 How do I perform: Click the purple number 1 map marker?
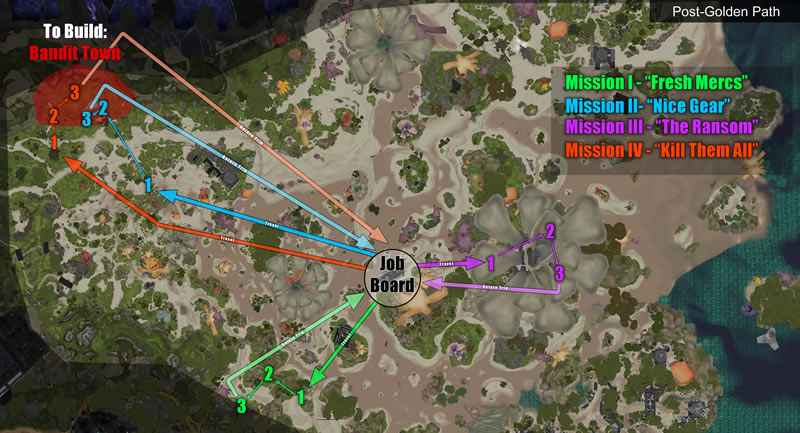491,263
